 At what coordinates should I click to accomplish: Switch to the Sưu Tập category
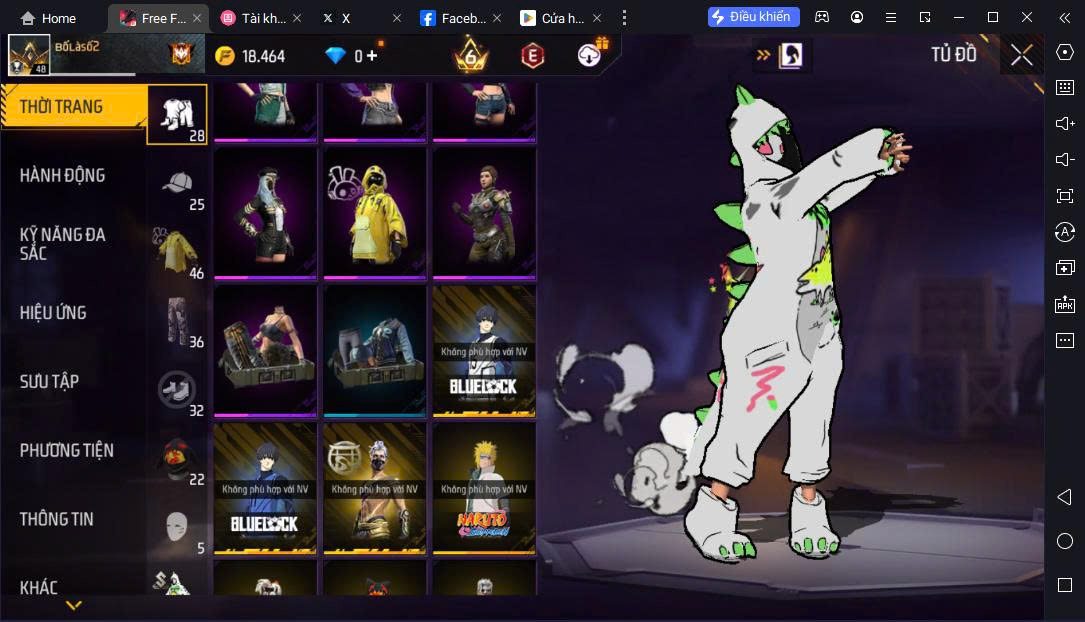[49, 381]
